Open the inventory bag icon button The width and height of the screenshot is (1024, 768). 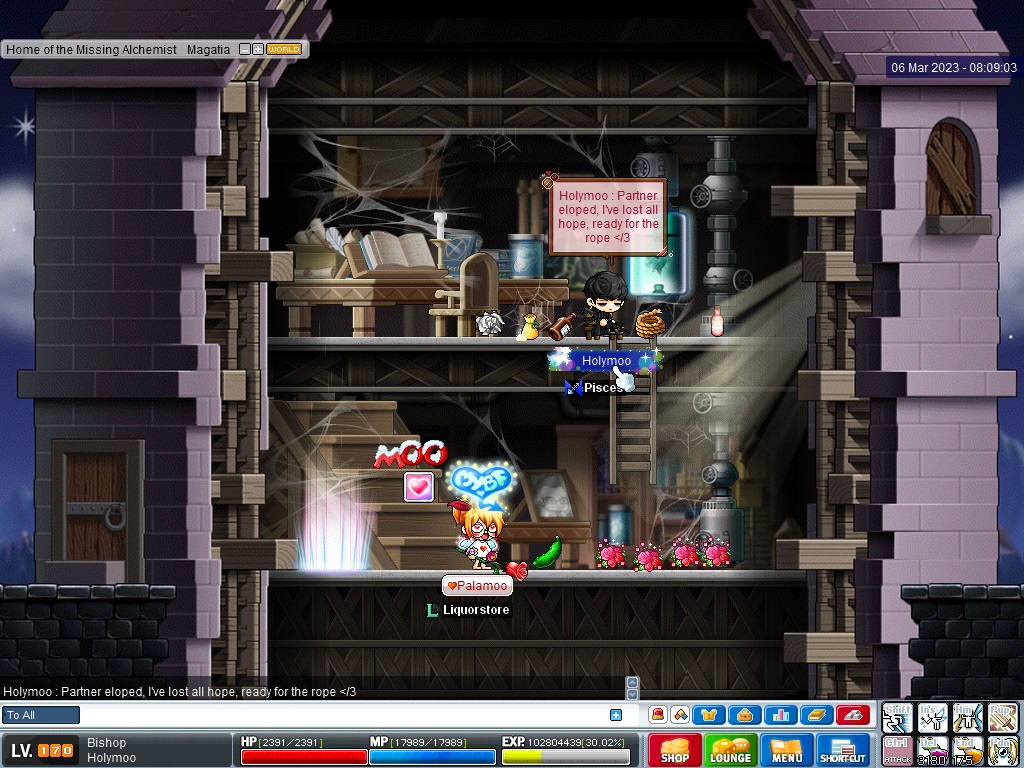(744, 715)
